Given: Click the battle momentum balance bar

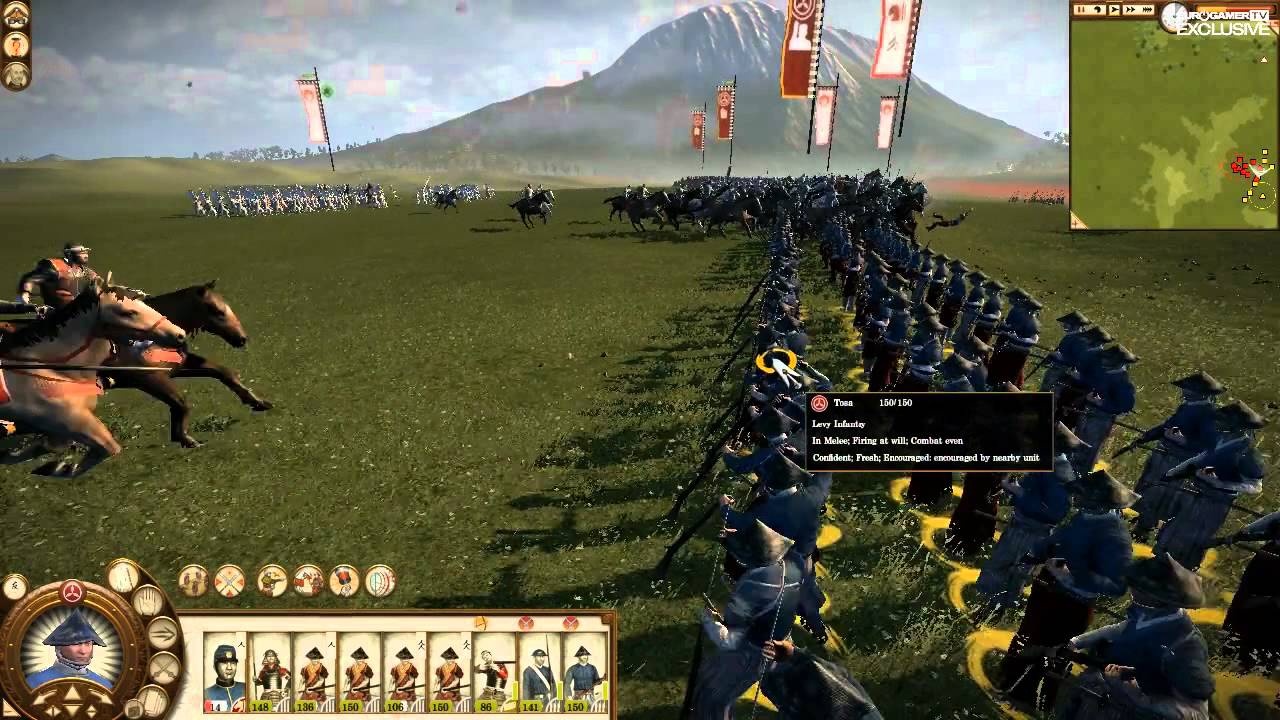Looking at the screenshot, I should [1233, 8].
